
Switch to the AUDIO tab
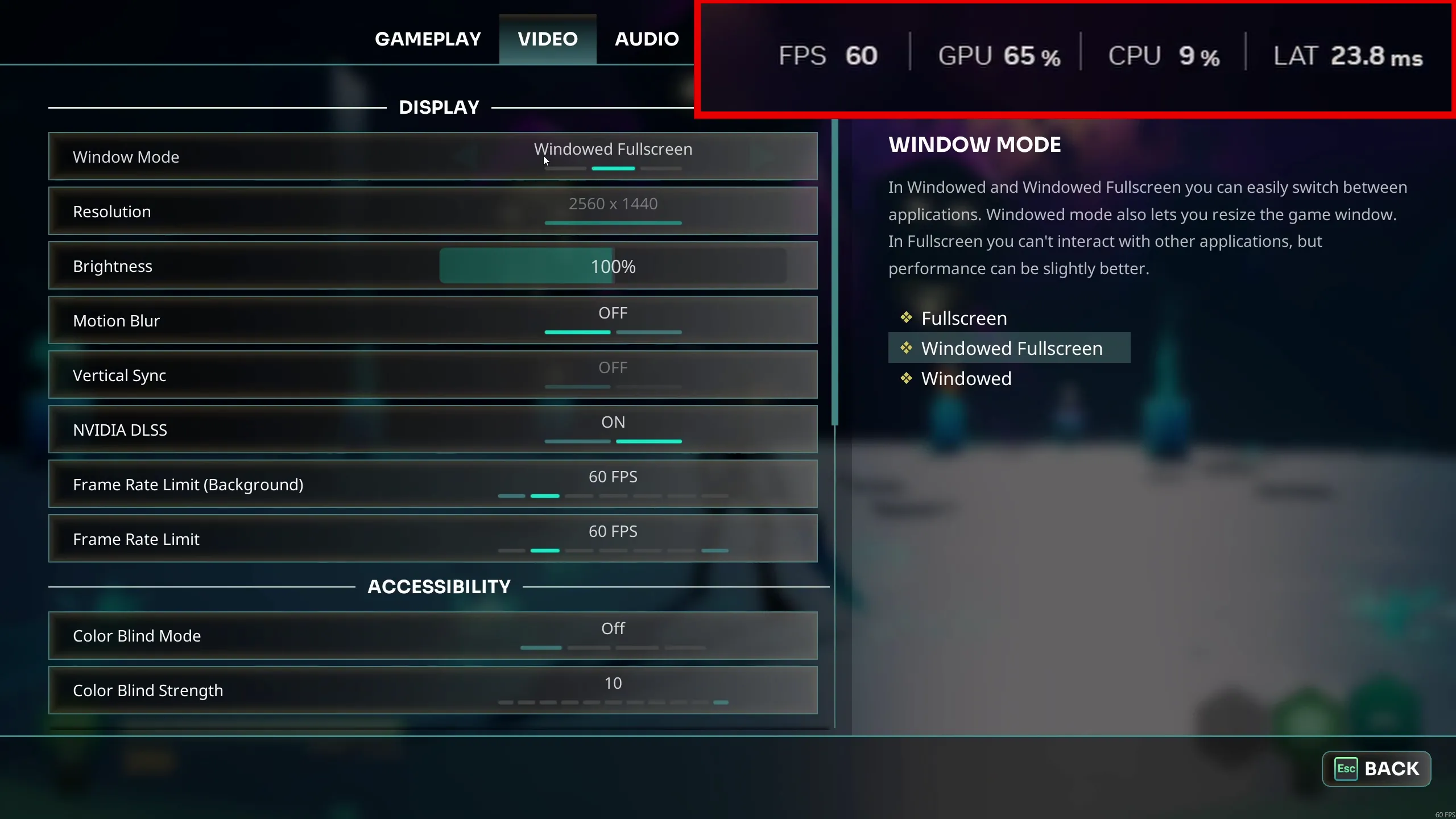pyautogui.click(x=646, y=38)
